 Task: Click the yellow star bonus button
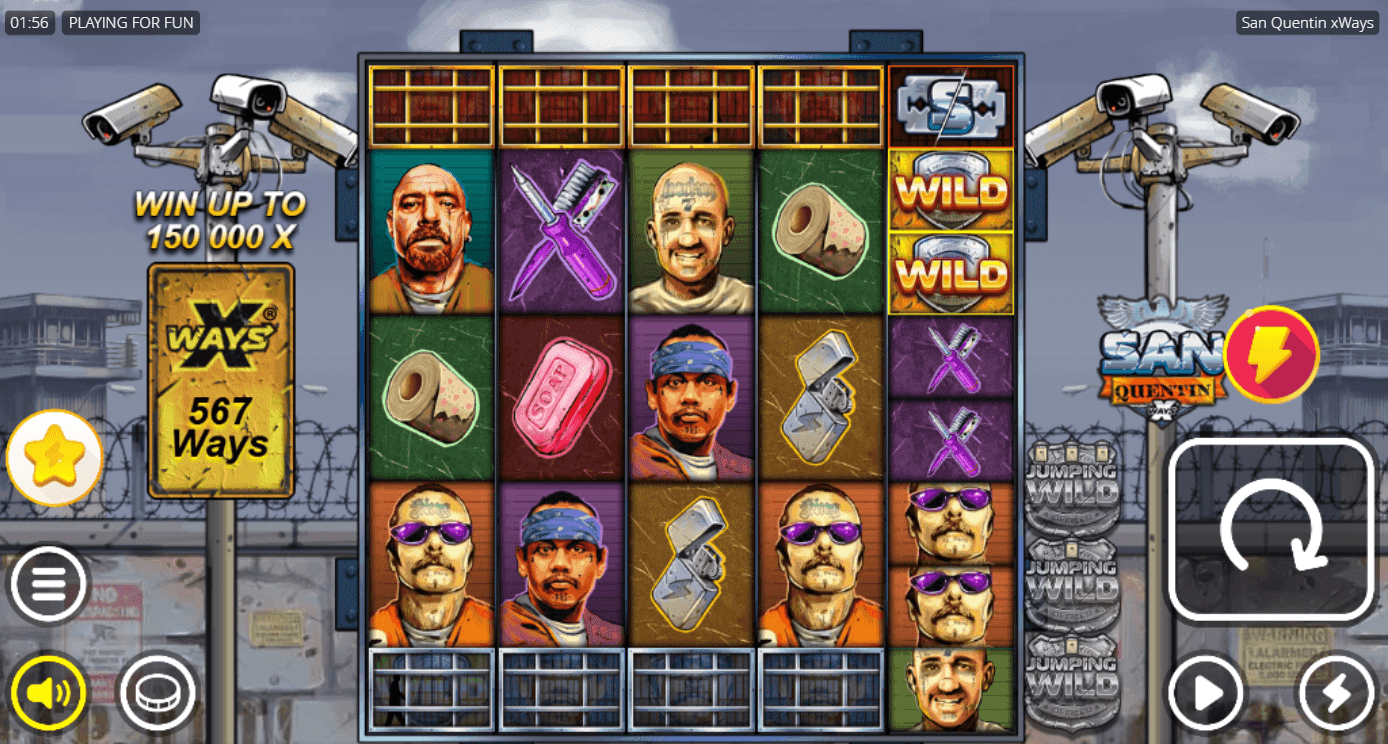click(54, 457)
